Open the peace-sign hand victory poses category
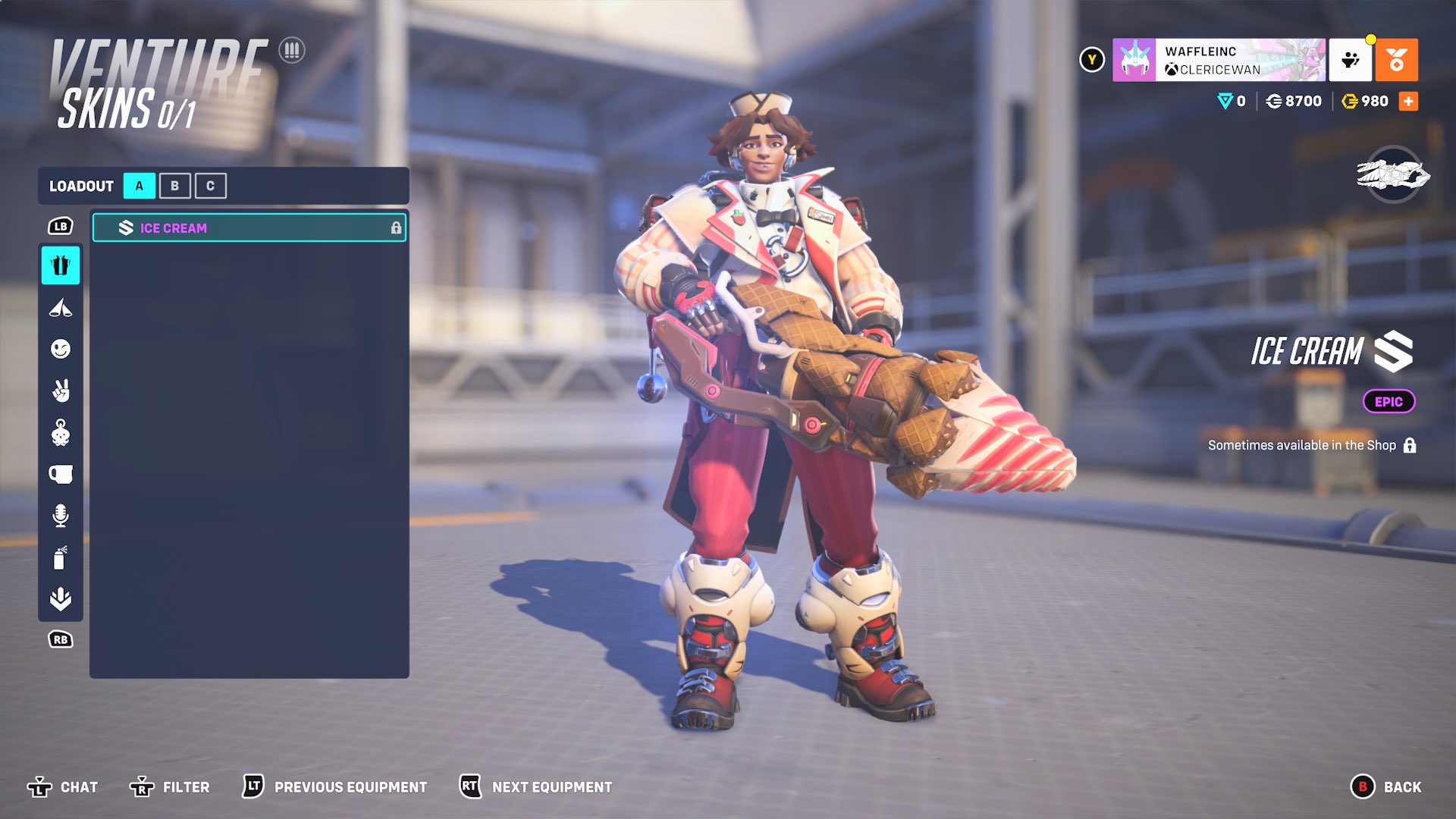 [x=61, y=391]
